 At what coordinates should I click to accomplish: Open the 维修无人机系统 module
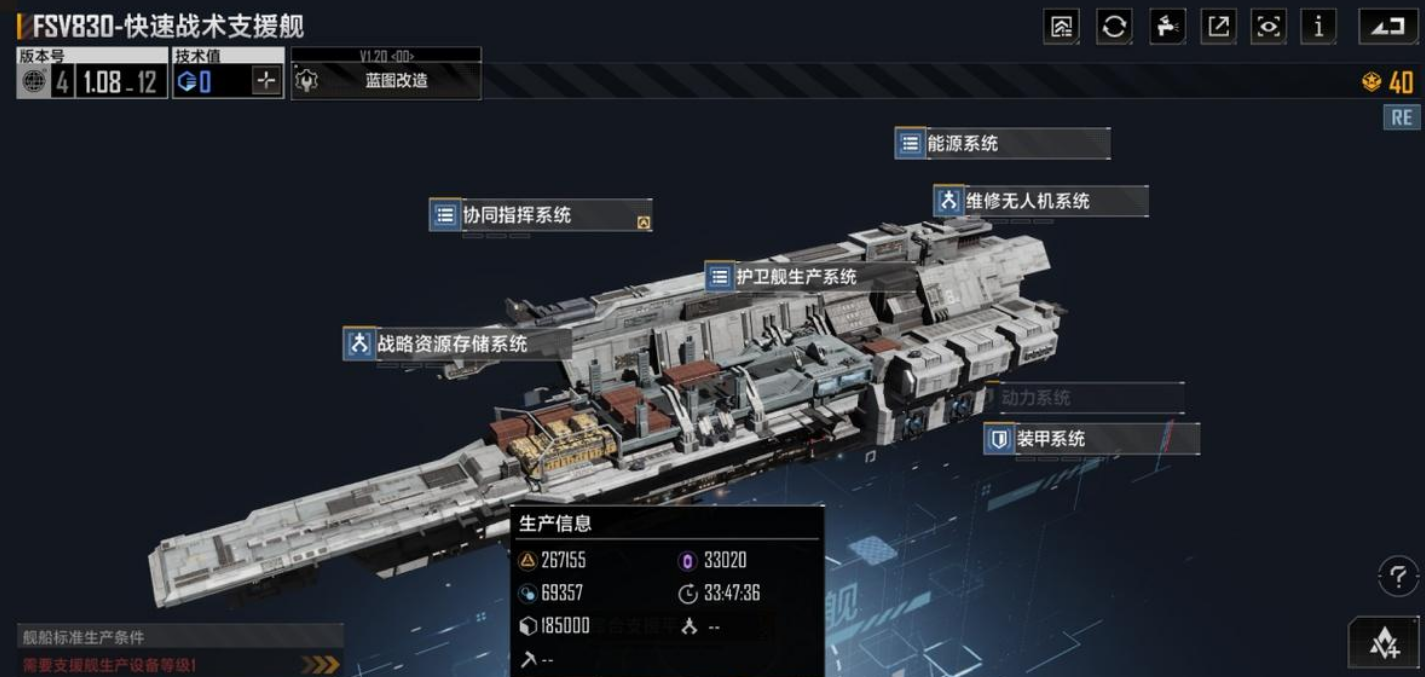click(1040, 201)
